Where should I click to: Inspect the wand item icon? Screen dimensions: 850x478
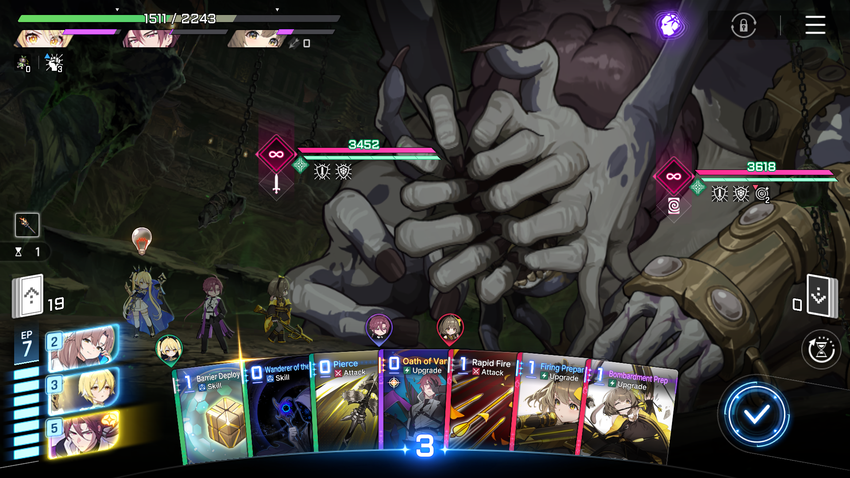[x=27, y=225]
